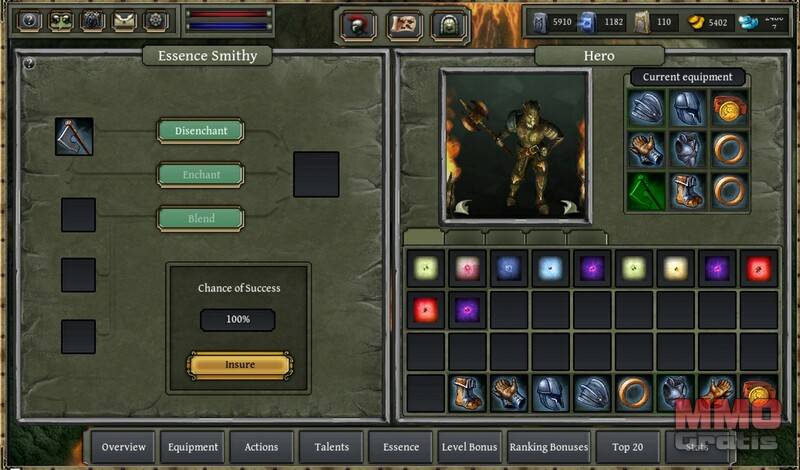Viewport: 800px width, 470px height.
Task: Select the Blend button
Action: (200, 219)
